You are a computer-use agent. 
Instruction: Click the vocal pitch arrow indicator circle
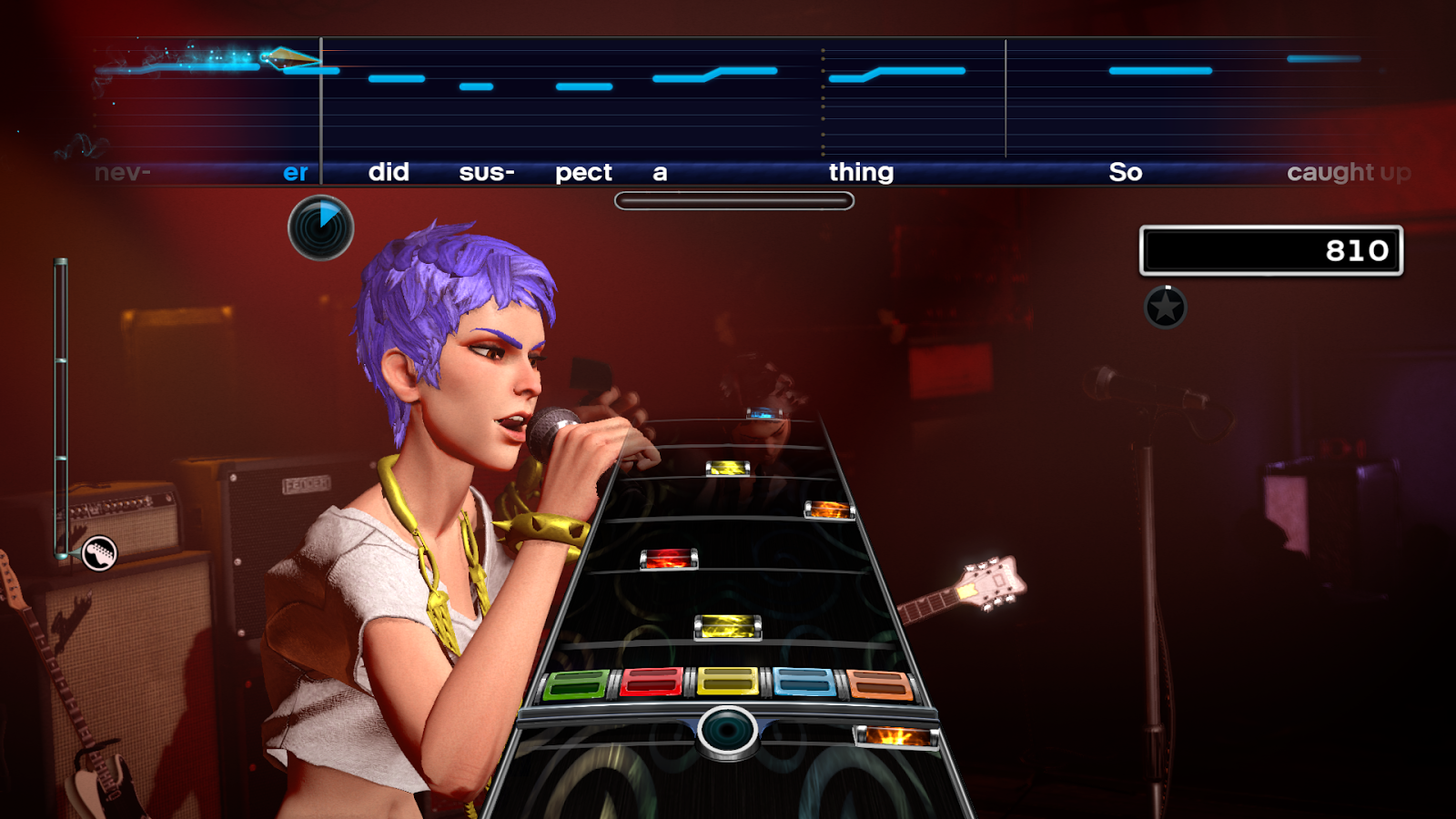[x=319, y=227]
